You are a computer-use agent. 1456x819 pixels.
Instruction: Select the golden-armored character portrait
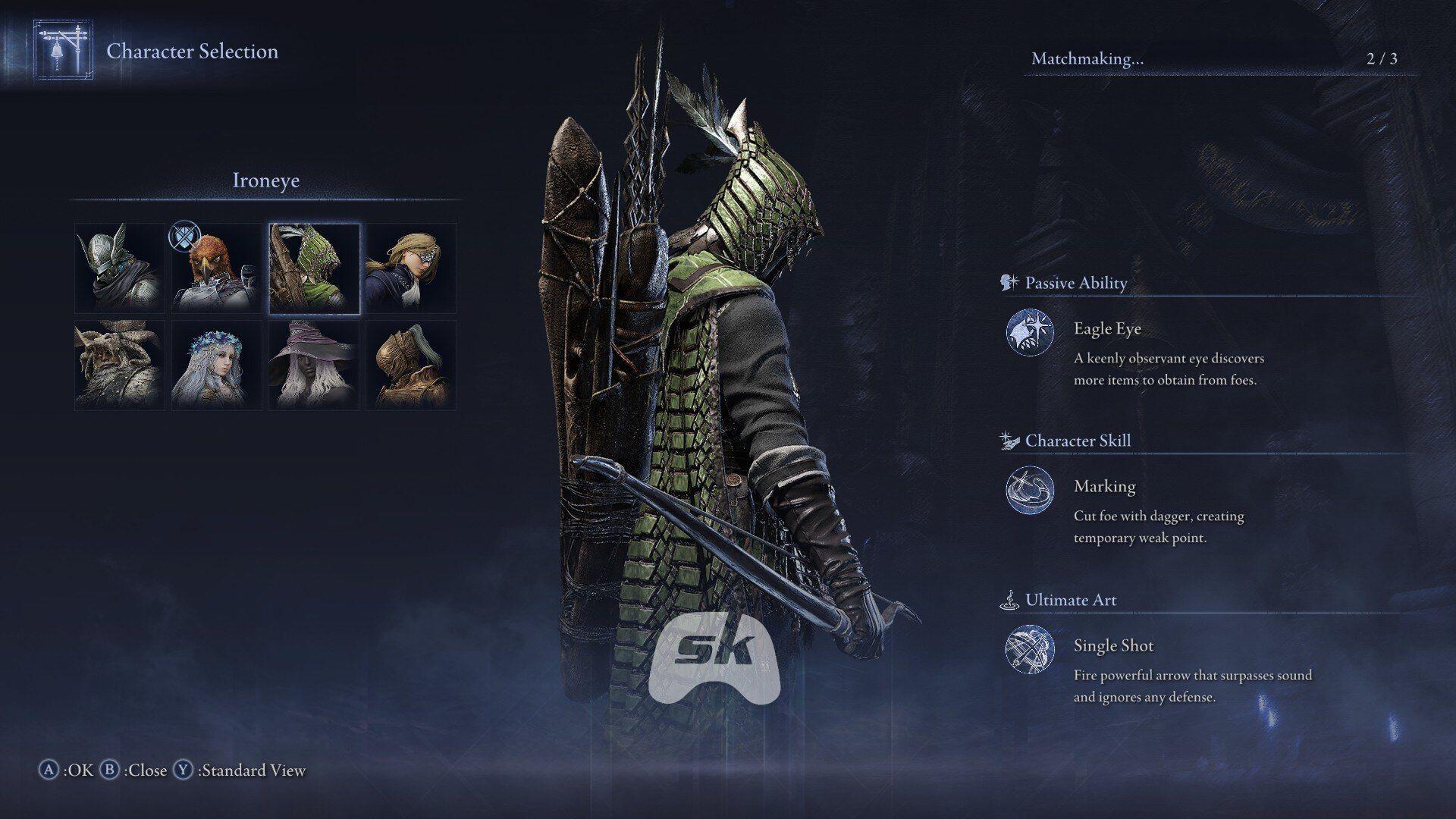point(412,364)
